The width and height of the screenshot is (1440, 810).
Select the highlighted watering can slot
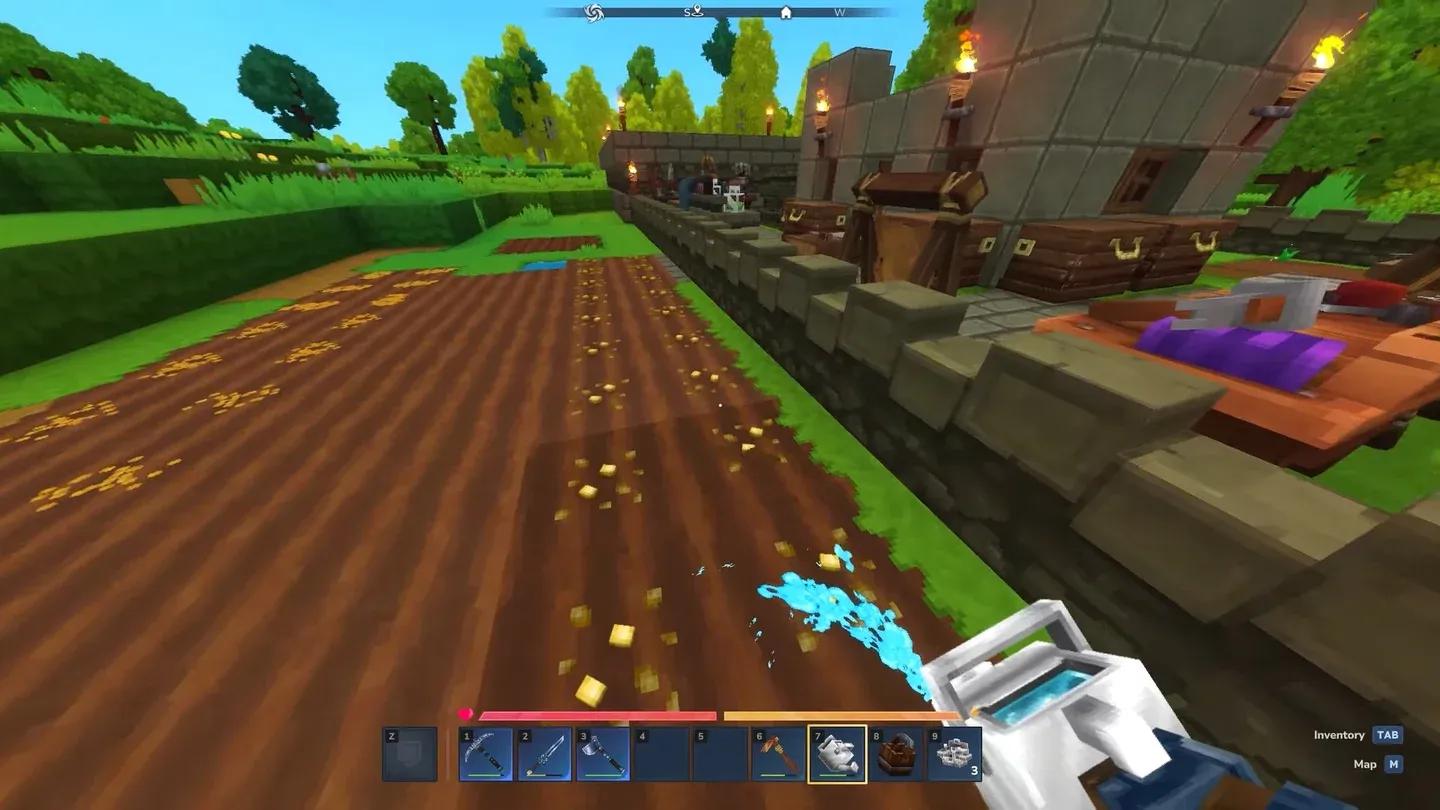point(837,754)
